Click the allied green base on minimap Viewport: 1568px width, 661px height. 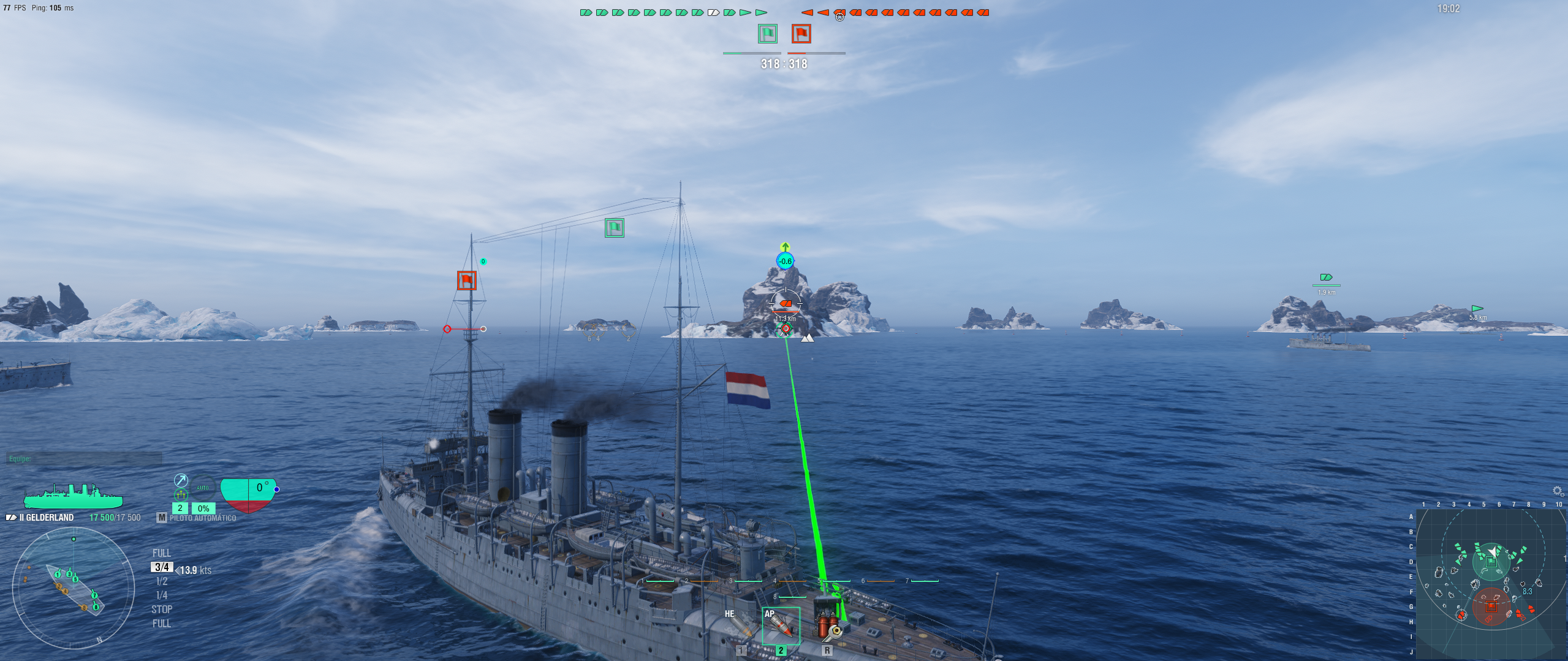1491,561
